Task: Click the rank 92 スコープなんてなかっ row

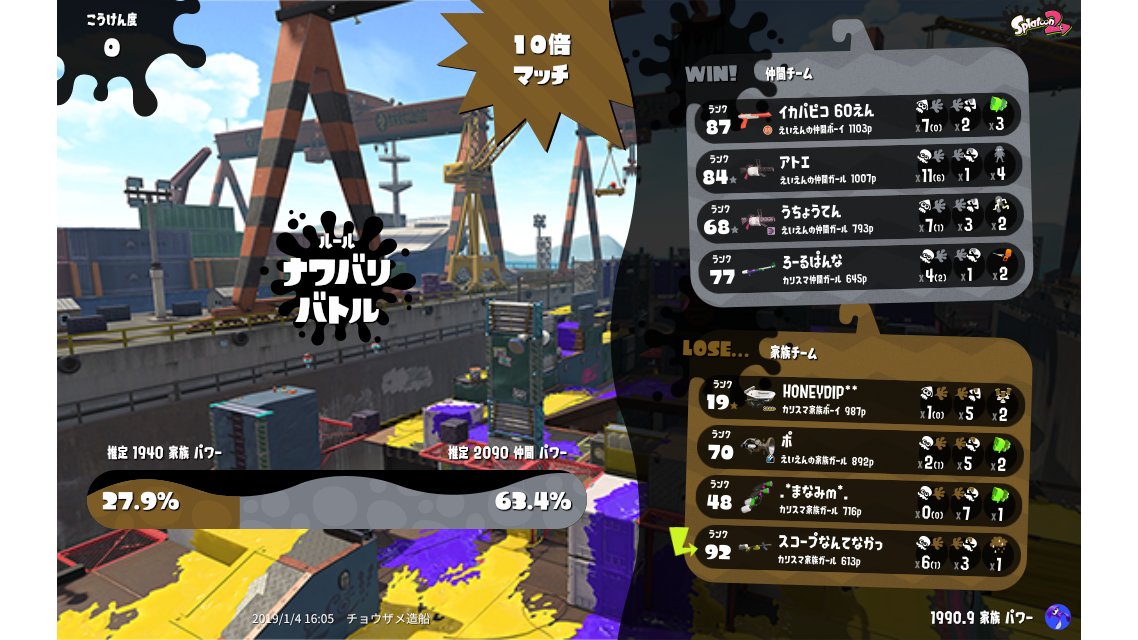Action: [x=858, y=551]
